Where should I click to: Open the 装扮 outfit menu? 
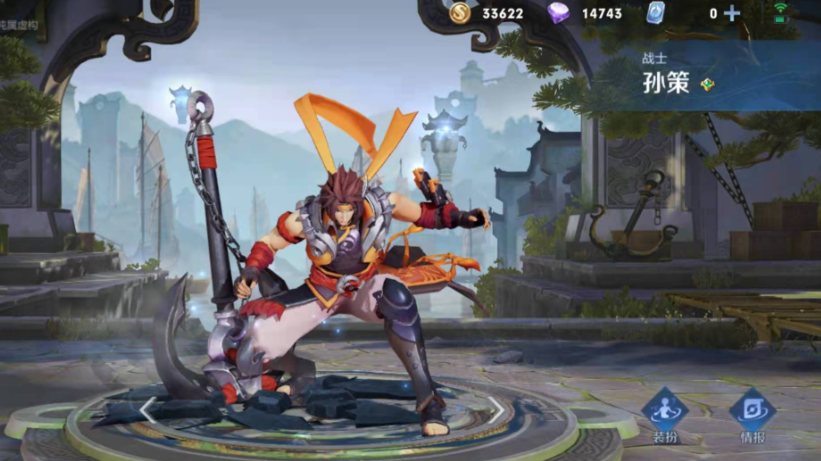tap(664, 412)
